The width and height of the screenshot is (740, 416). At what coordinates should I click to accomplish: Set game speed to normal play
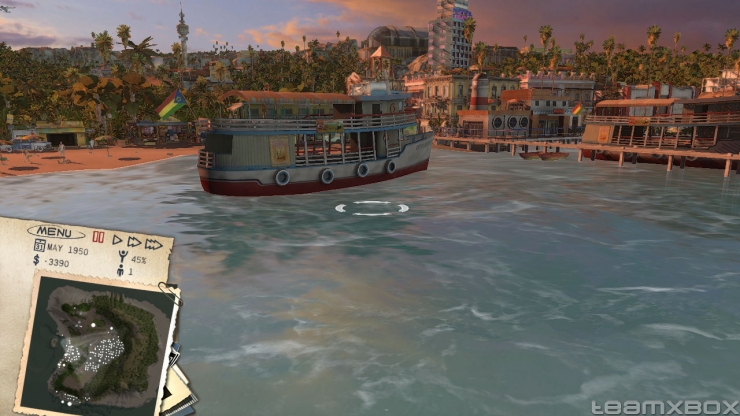tap(117, 240)
